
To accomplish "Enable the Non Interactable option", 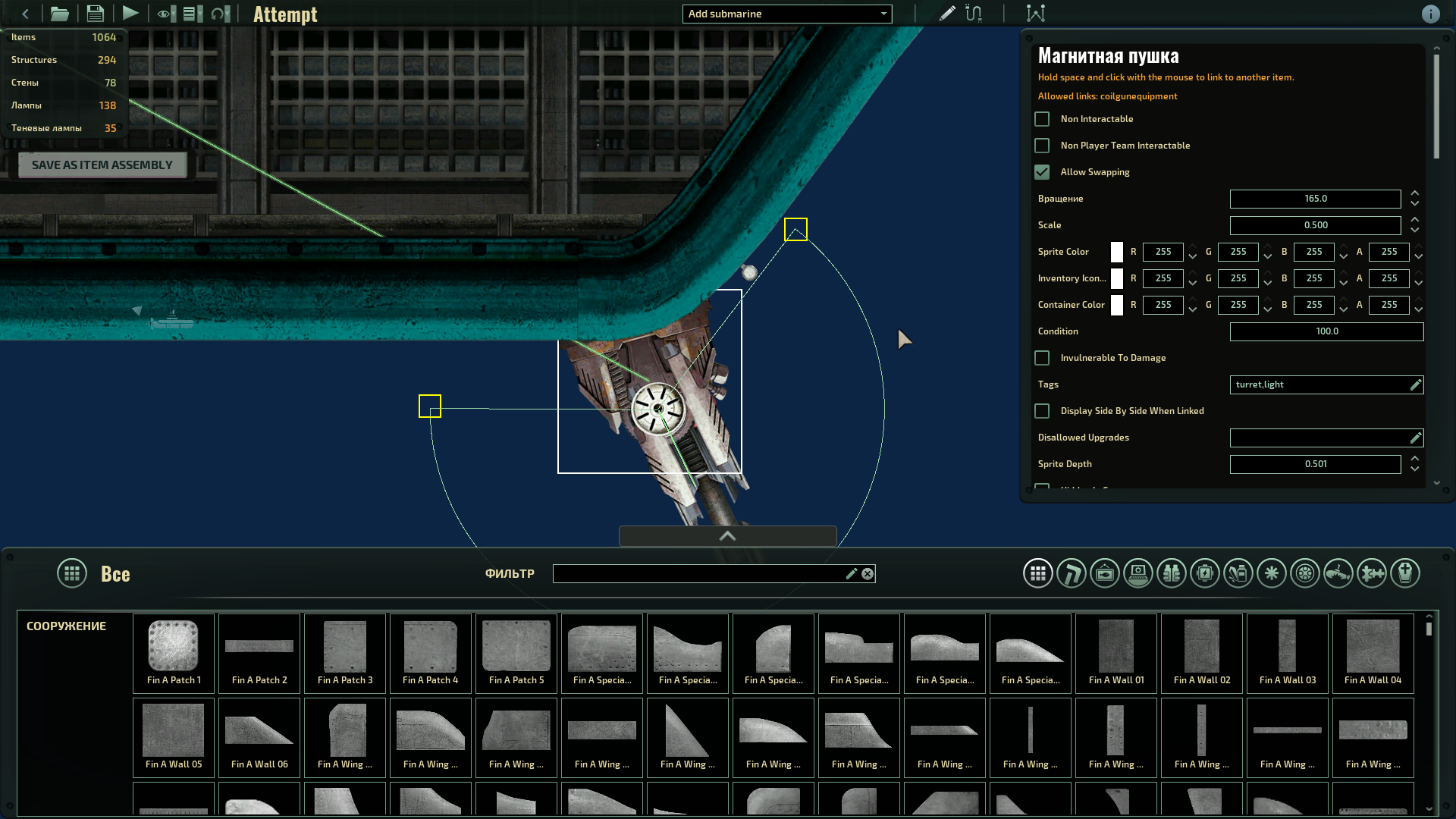I will click(x=1042, y=119).
